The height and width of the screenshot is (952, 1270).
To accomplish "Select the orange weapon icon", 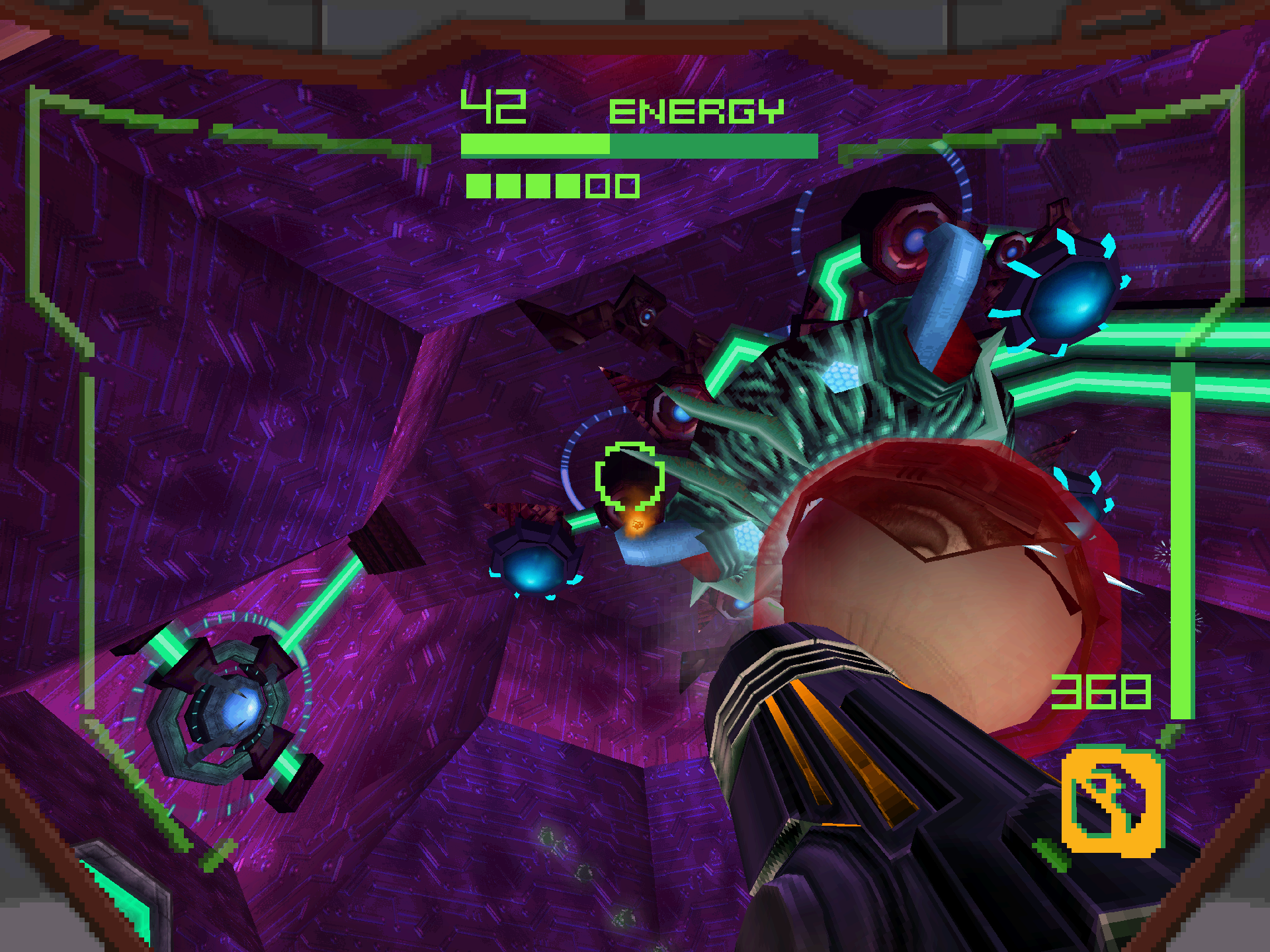I will (x=1112, y=801).
